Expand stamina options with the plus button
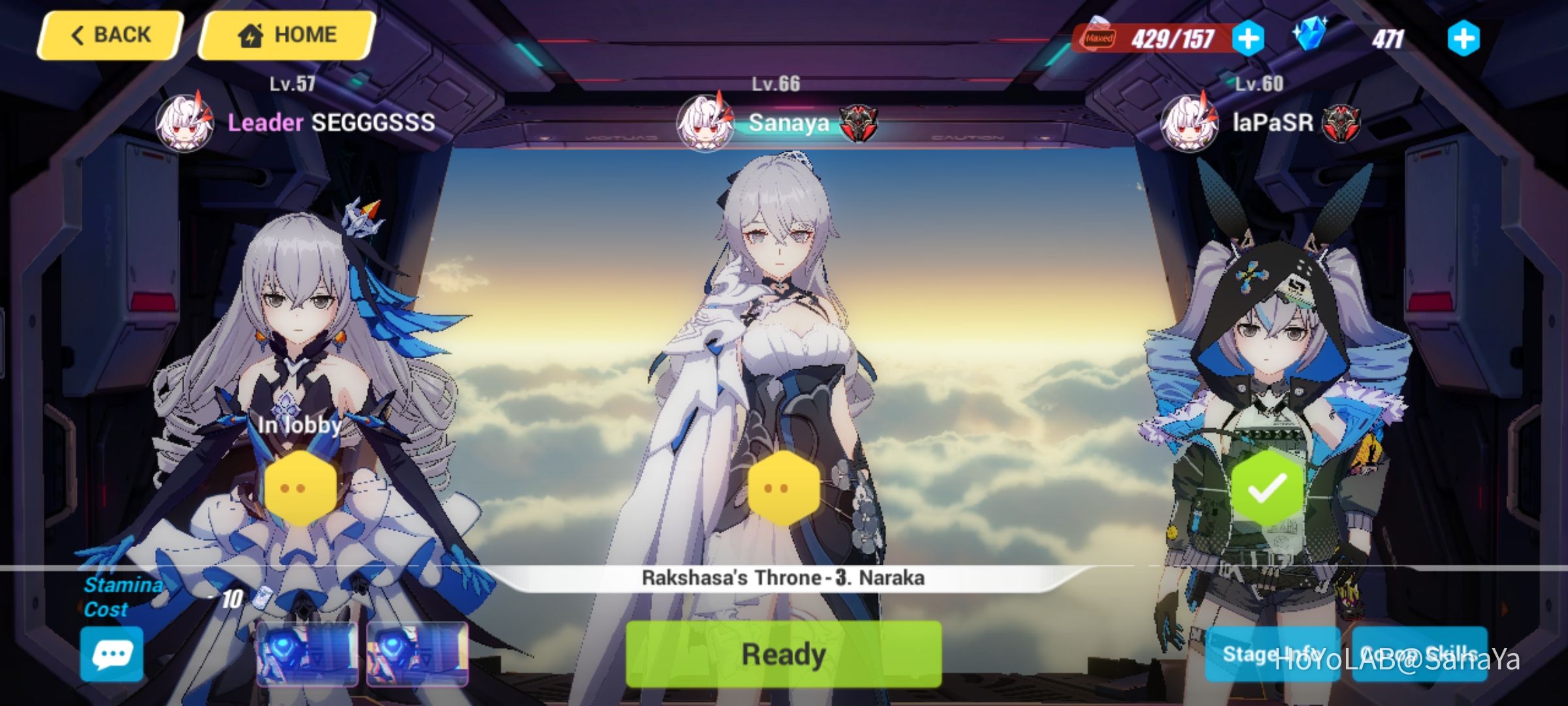Viewport: 1568px width, 706px height. coord(1248,39)
